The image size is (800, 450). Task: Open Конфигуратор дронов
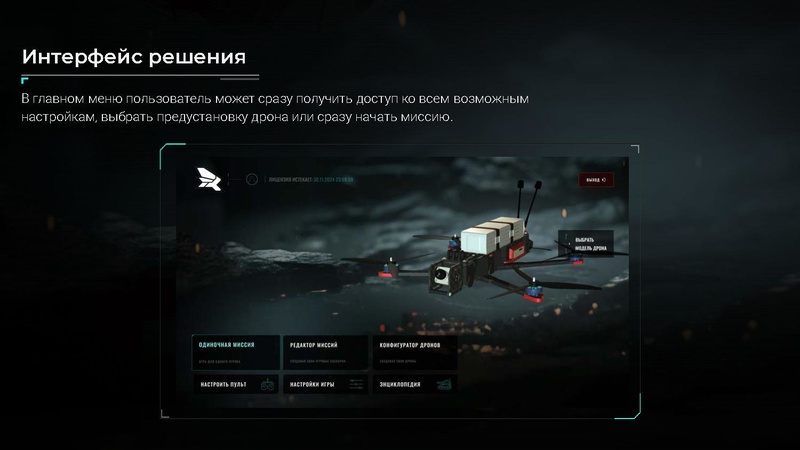tap(415, 349)
